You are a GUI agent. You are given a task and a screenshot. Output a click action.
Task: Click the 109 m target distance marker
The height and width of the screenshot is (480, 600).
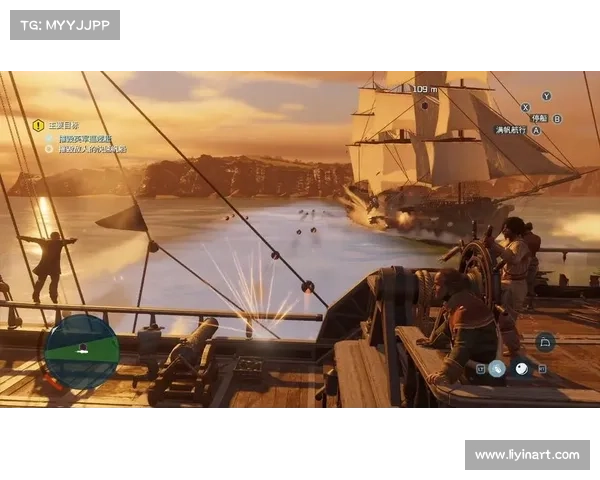[425, 89]
